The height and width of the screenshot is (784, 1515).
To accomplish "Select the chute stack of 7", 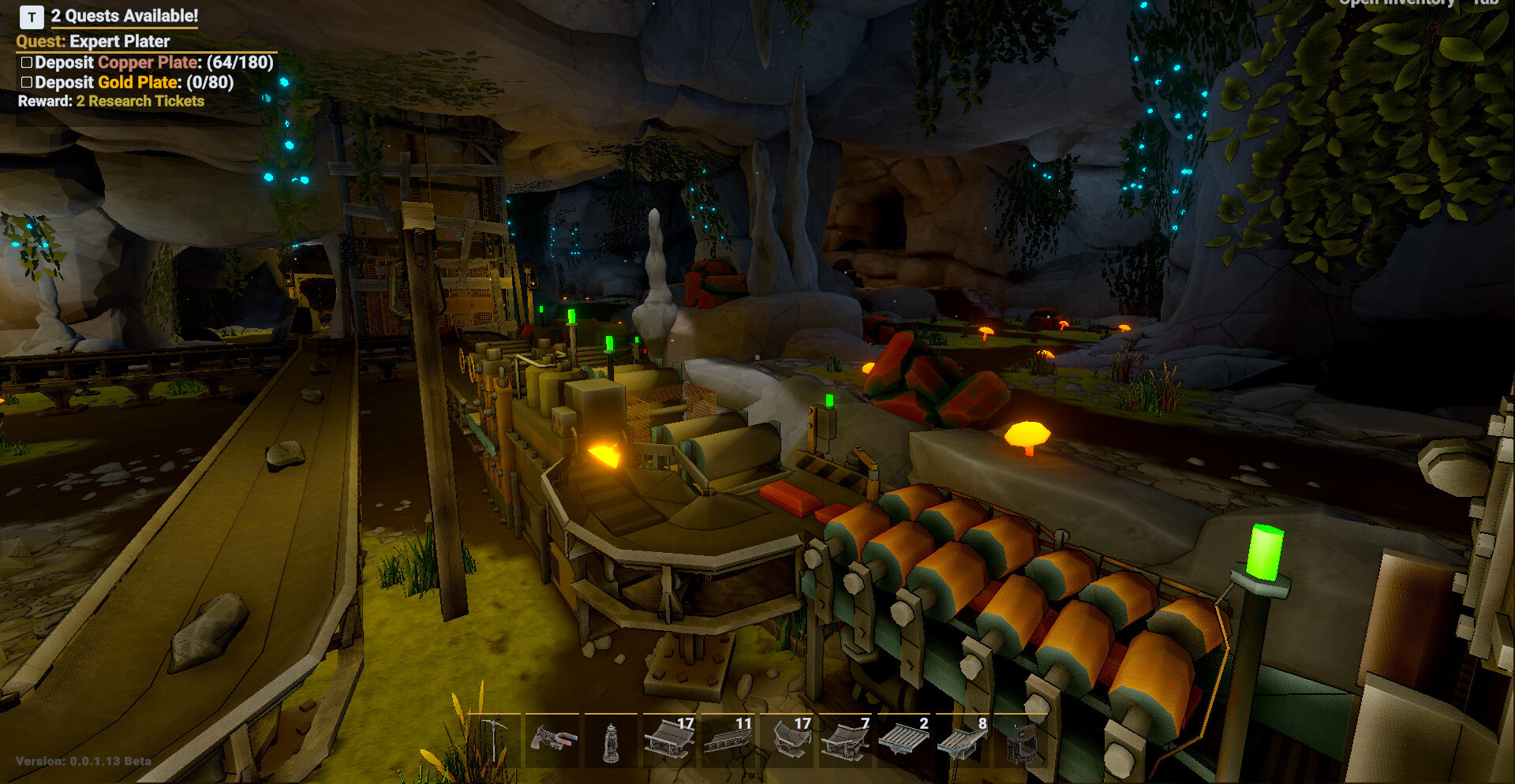I will [846, 740].
